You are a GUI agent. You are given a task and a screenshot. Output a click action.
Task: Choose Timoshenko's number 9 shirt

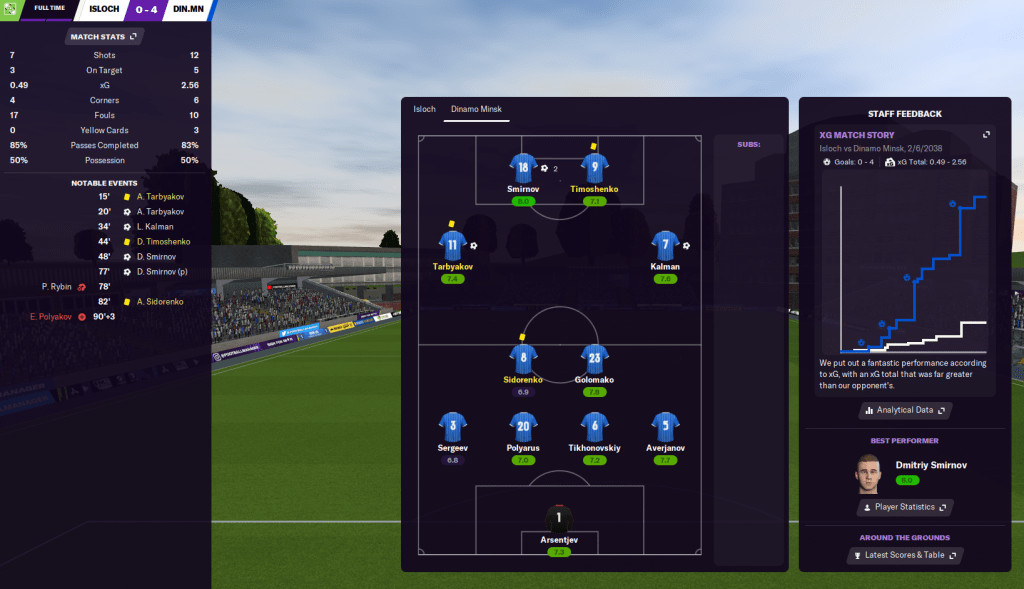point(594,168)
